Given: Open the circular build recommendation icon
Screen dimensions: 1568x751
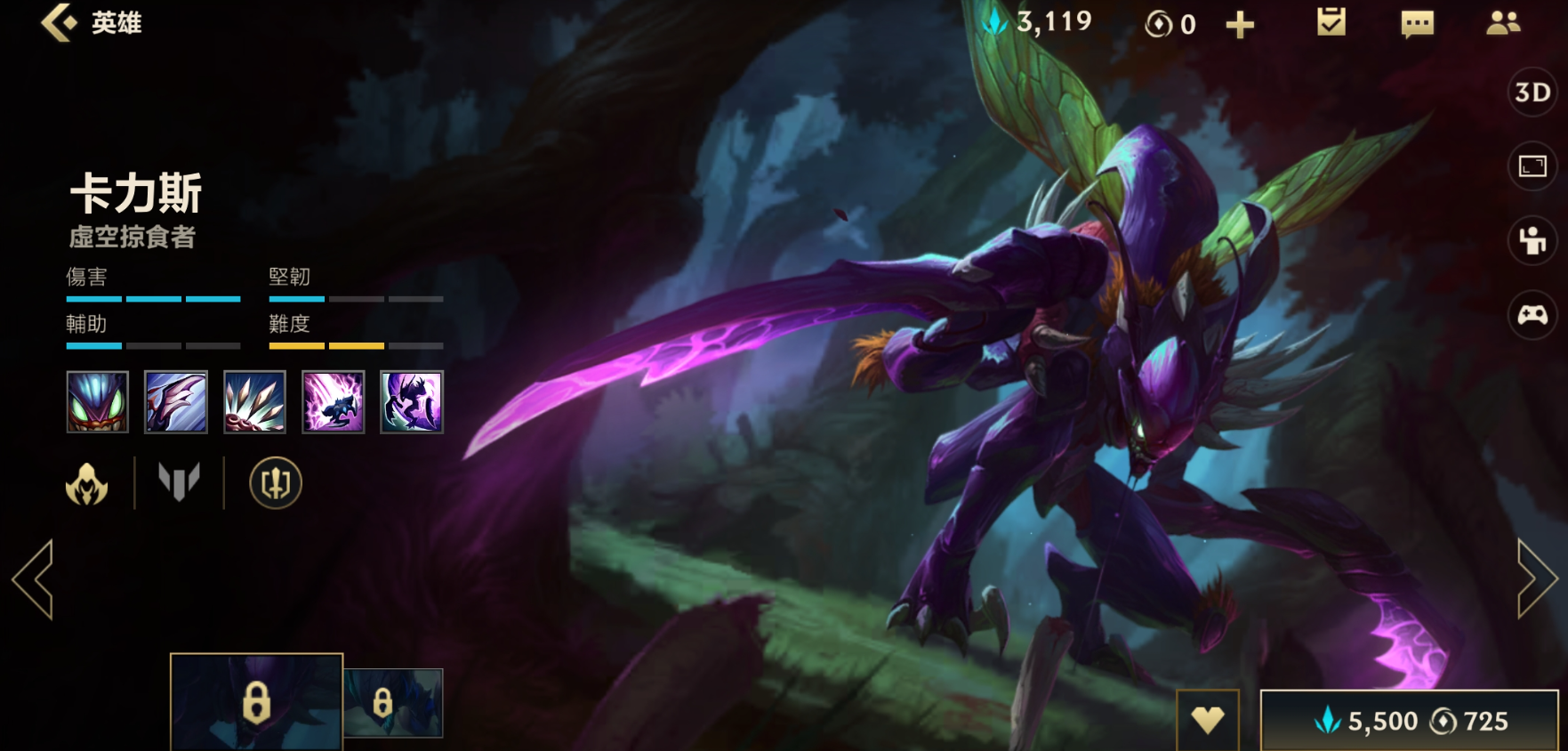Looking at the screenshot, I should [276, 483].
